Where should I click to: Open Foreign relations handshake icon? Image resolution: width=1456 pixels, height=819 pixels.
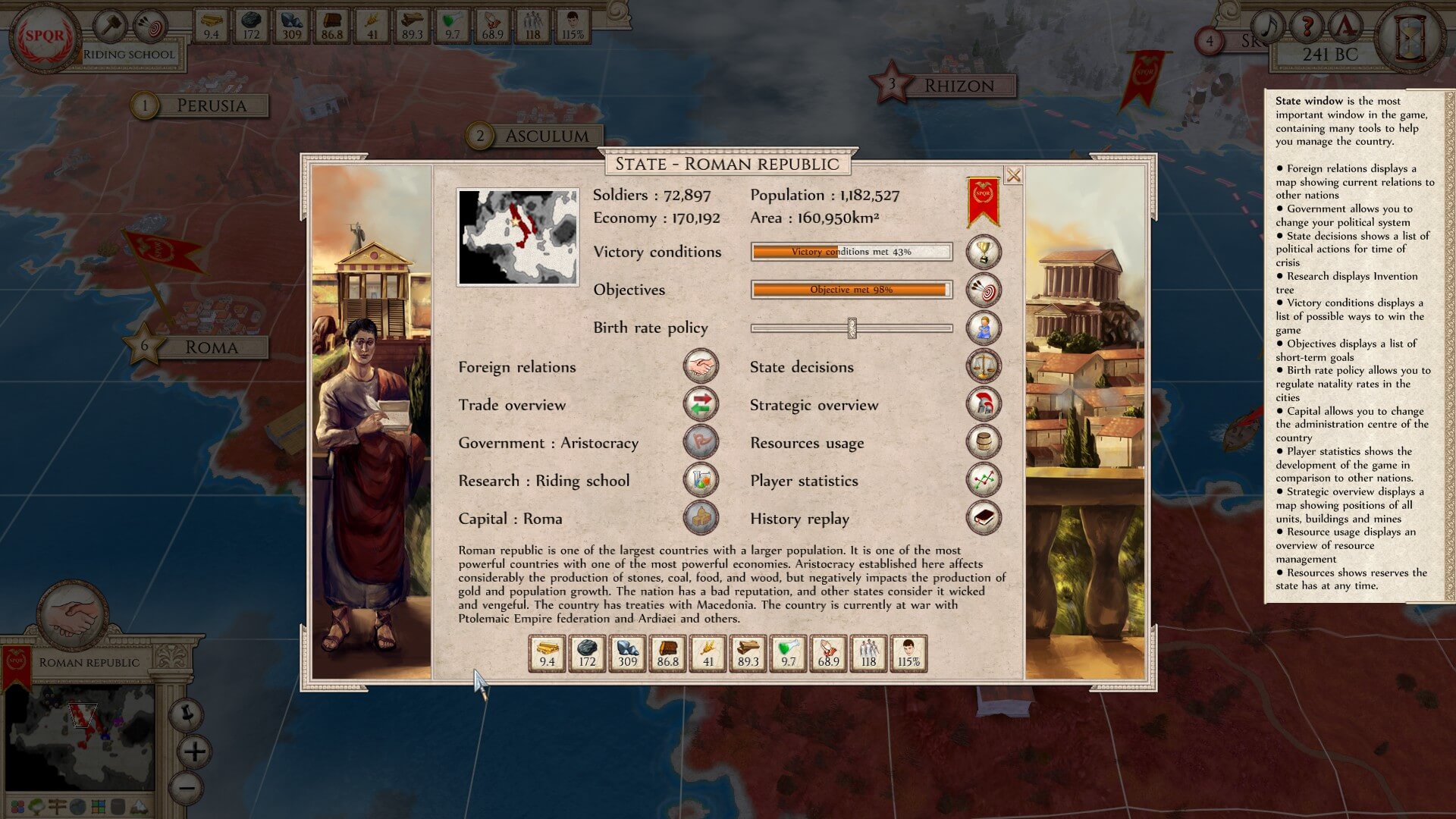pos(701,366)
